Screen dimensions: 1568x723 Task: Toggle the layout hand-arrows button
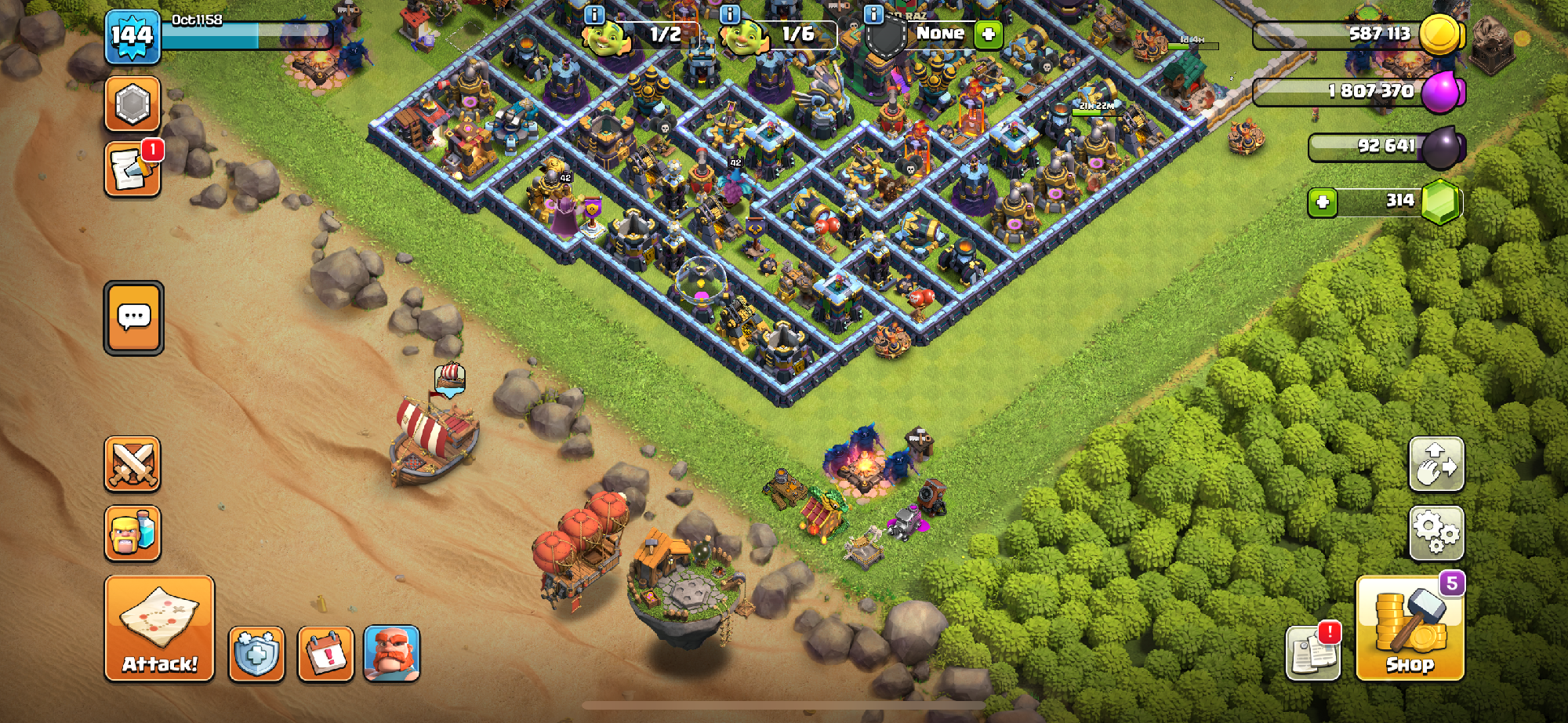pyautogui.click(x=1436, y=464)
